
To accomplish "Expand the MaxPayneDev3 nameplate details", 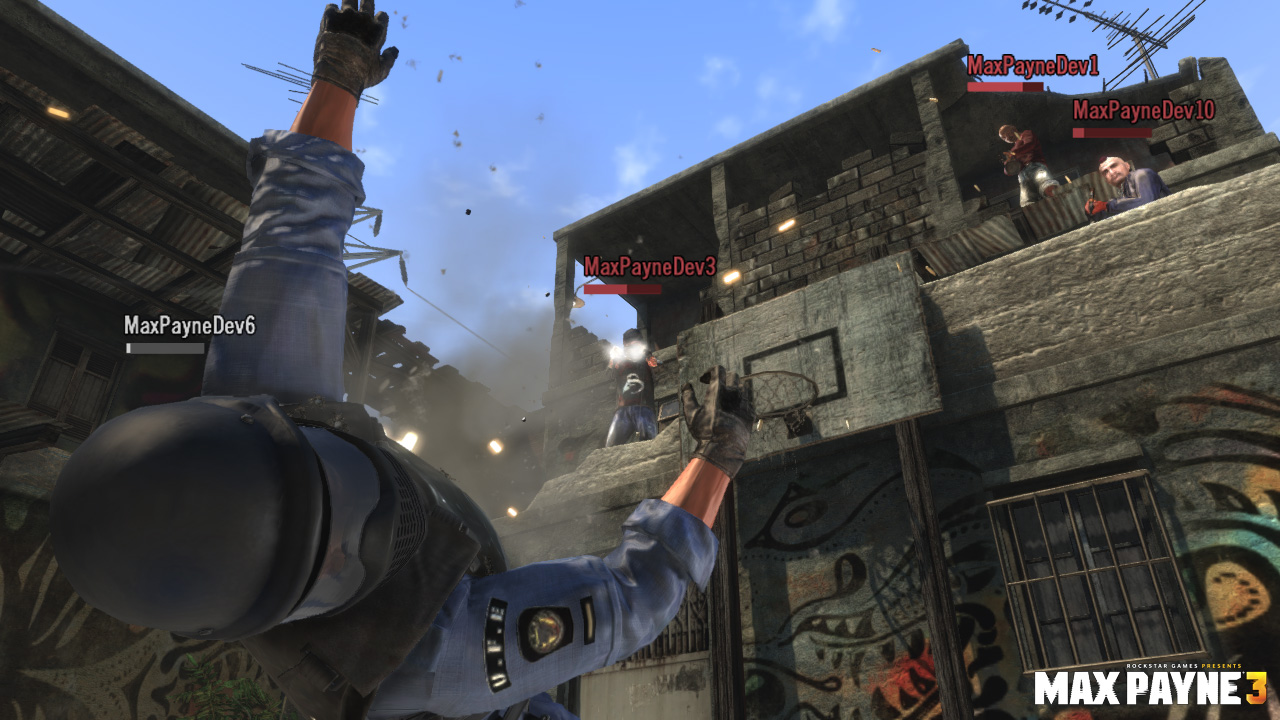I will pos(650,266).
